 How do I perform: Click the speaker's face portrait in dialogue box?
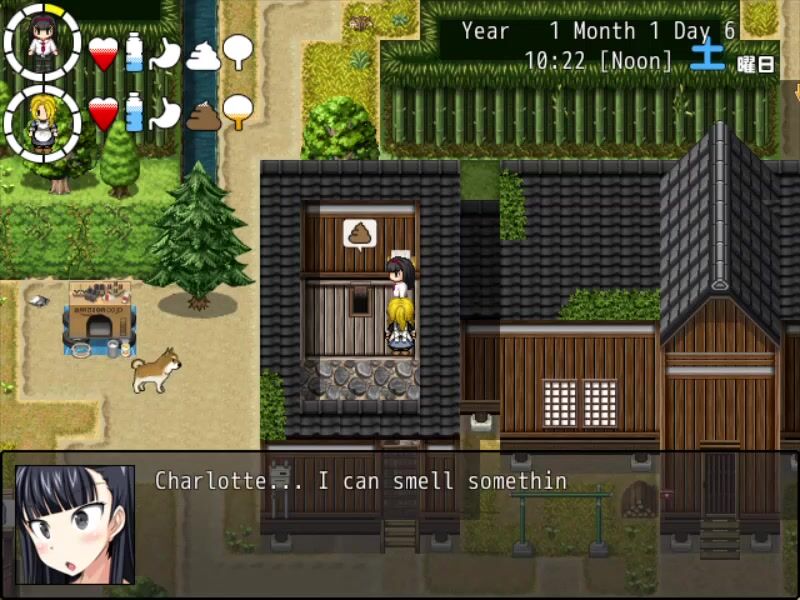click(x=75, y=523)
